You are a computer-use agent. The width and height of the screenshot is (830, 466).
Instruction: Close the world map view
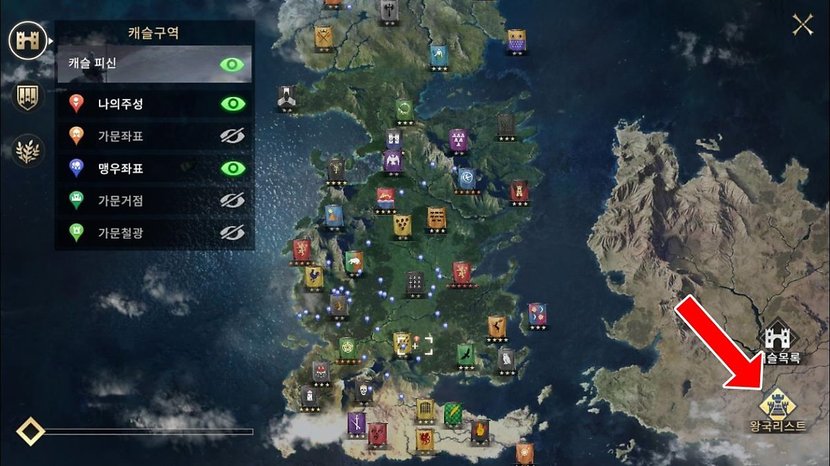pyautogui.click(x=802, y=24)
